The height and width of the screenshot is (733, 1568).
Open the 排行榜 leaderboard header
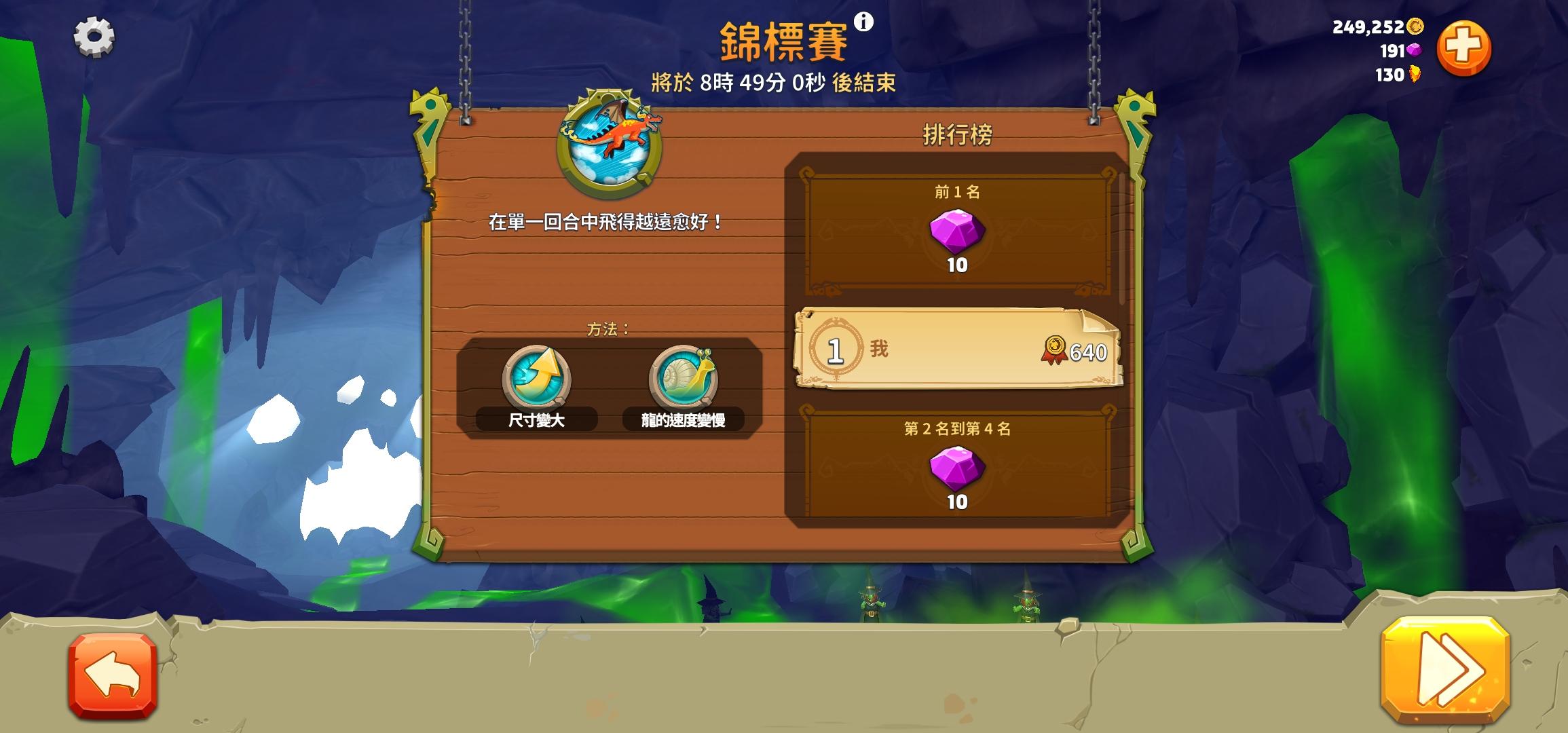[957, 134]
